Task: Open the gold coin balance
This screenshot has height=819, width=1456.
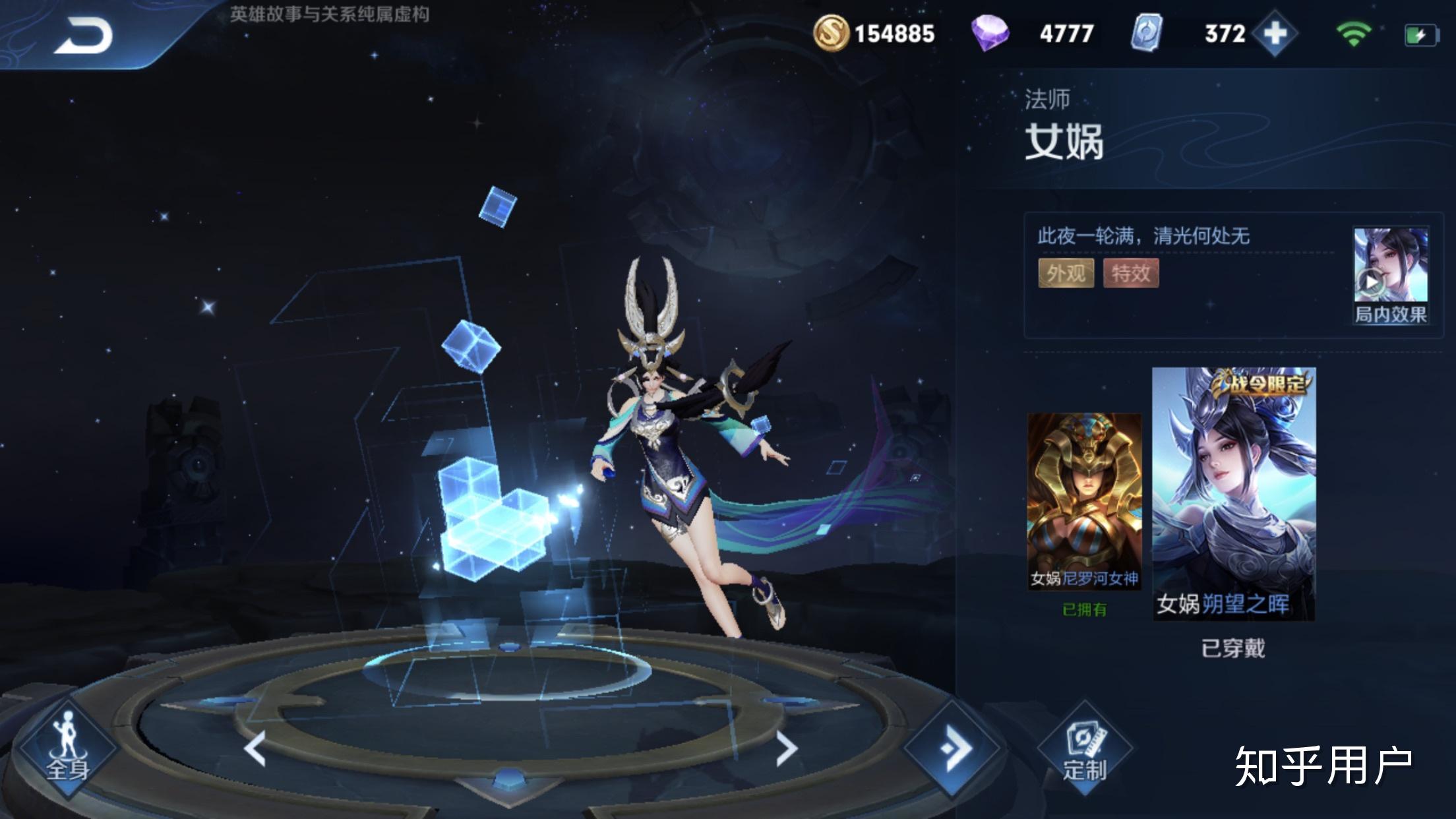Action: 874,34
